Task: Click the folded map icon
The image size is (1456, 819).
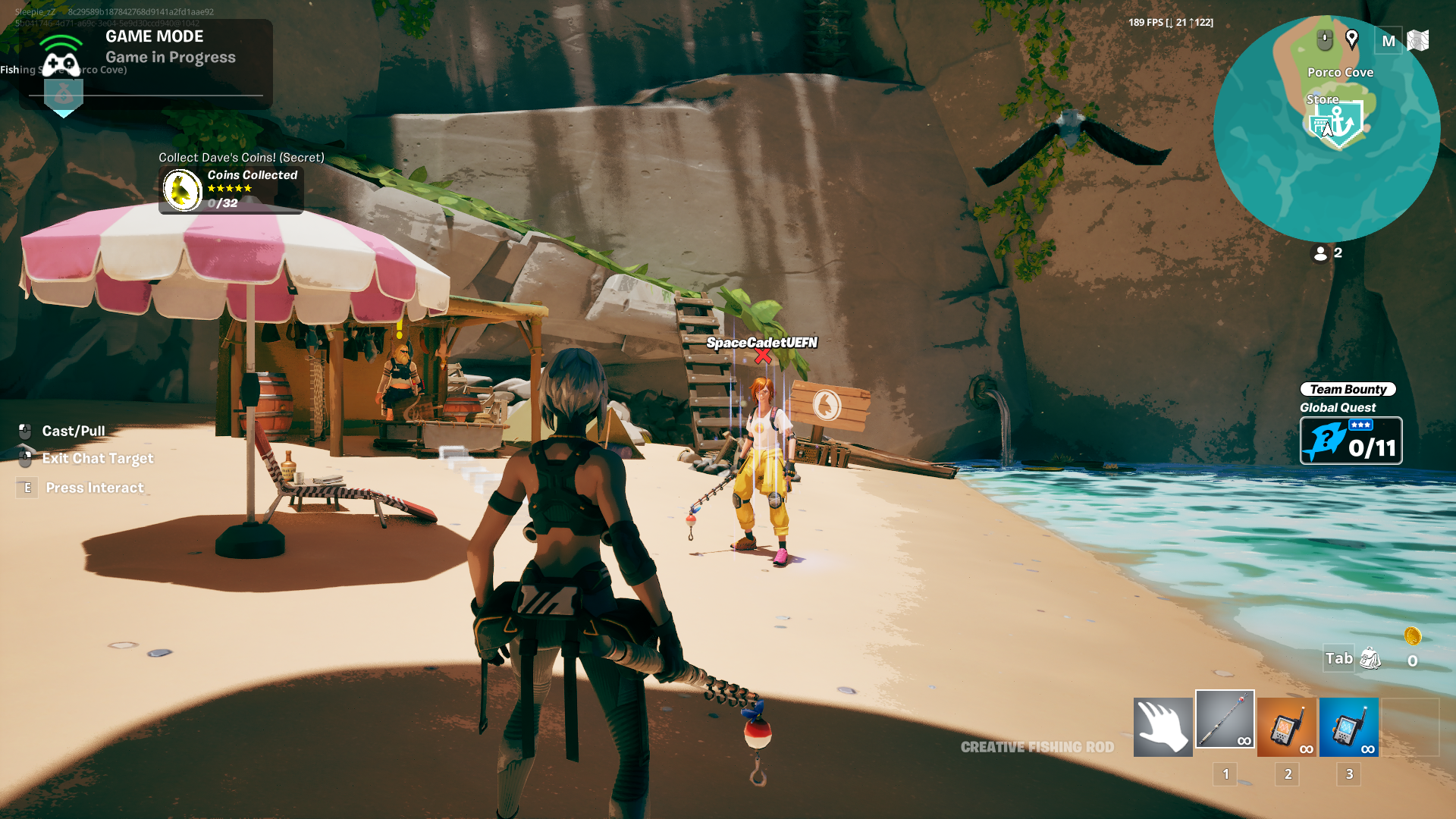Action: click(1417, 40)
